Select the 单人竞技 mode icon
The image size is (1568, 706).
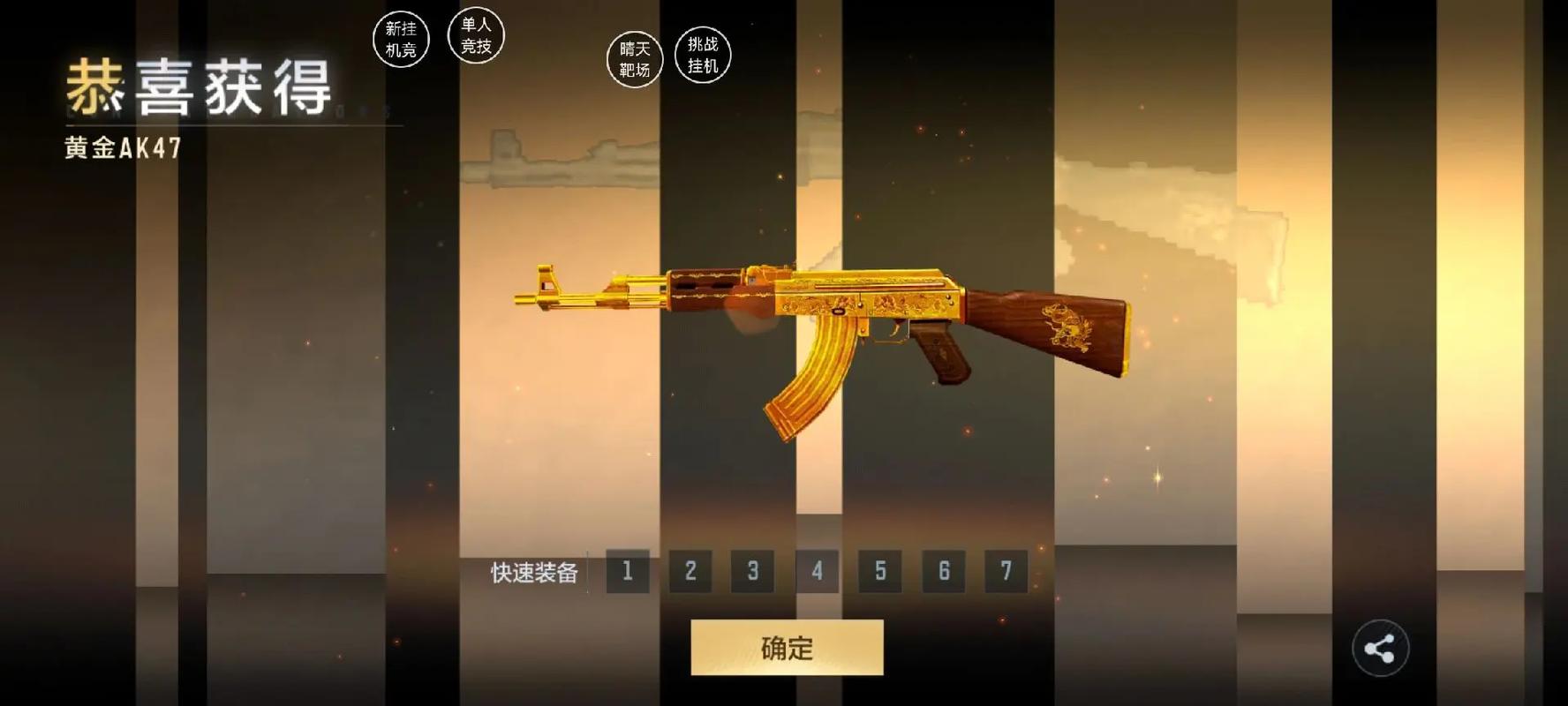[x=477, y=35]
